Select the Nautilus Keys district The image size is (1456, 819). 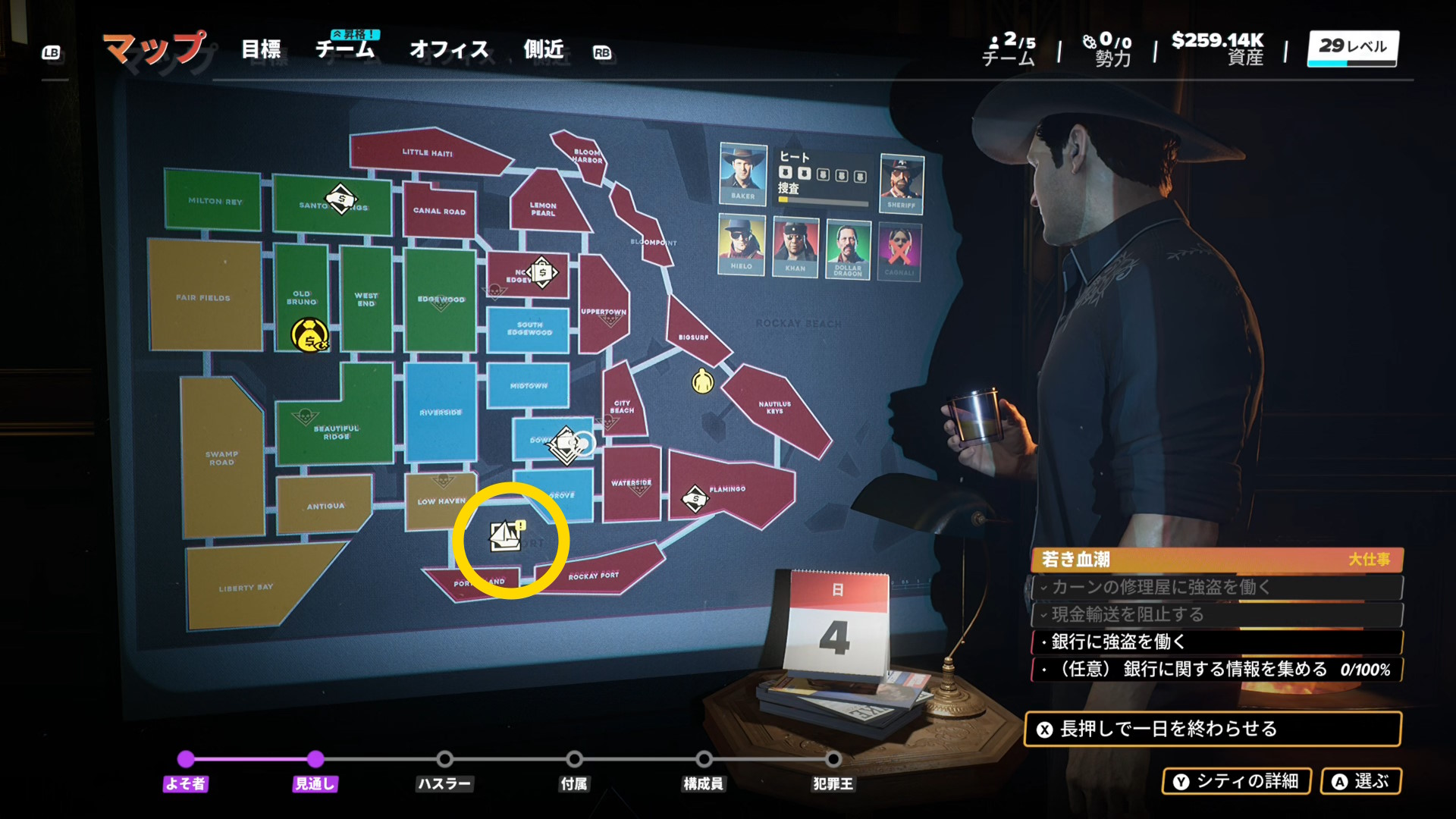pos(774,408)
